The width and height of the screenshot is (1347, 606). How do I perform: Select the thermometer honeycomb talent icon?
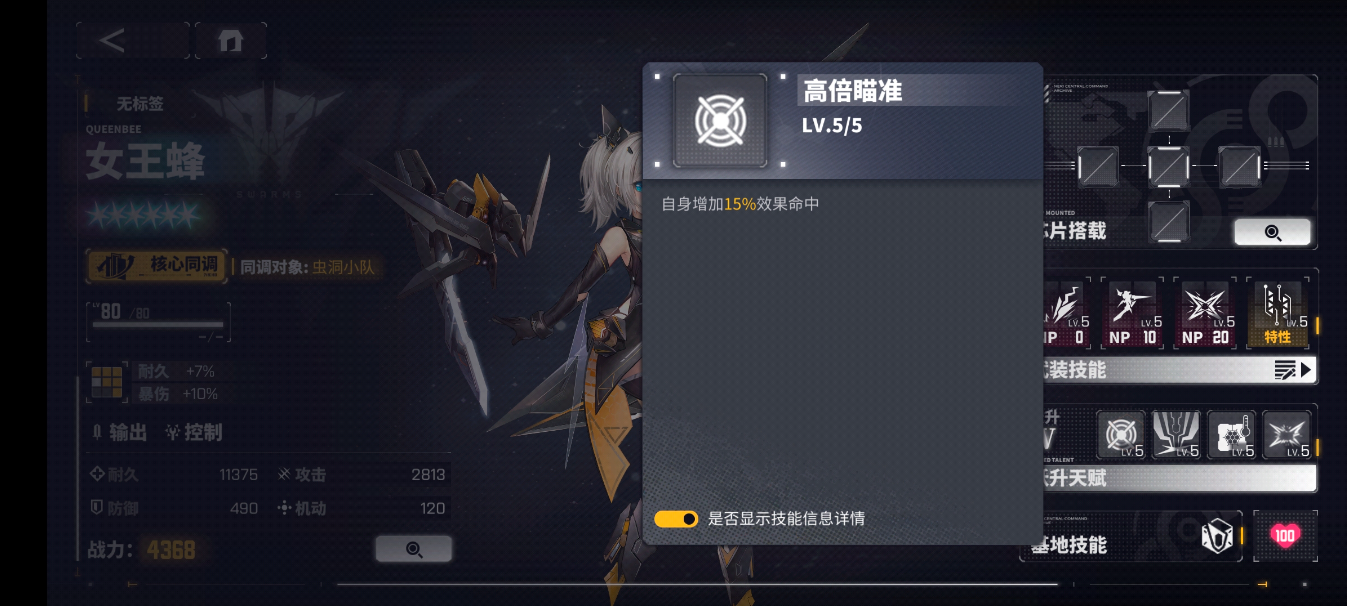tap(1231, 435)
